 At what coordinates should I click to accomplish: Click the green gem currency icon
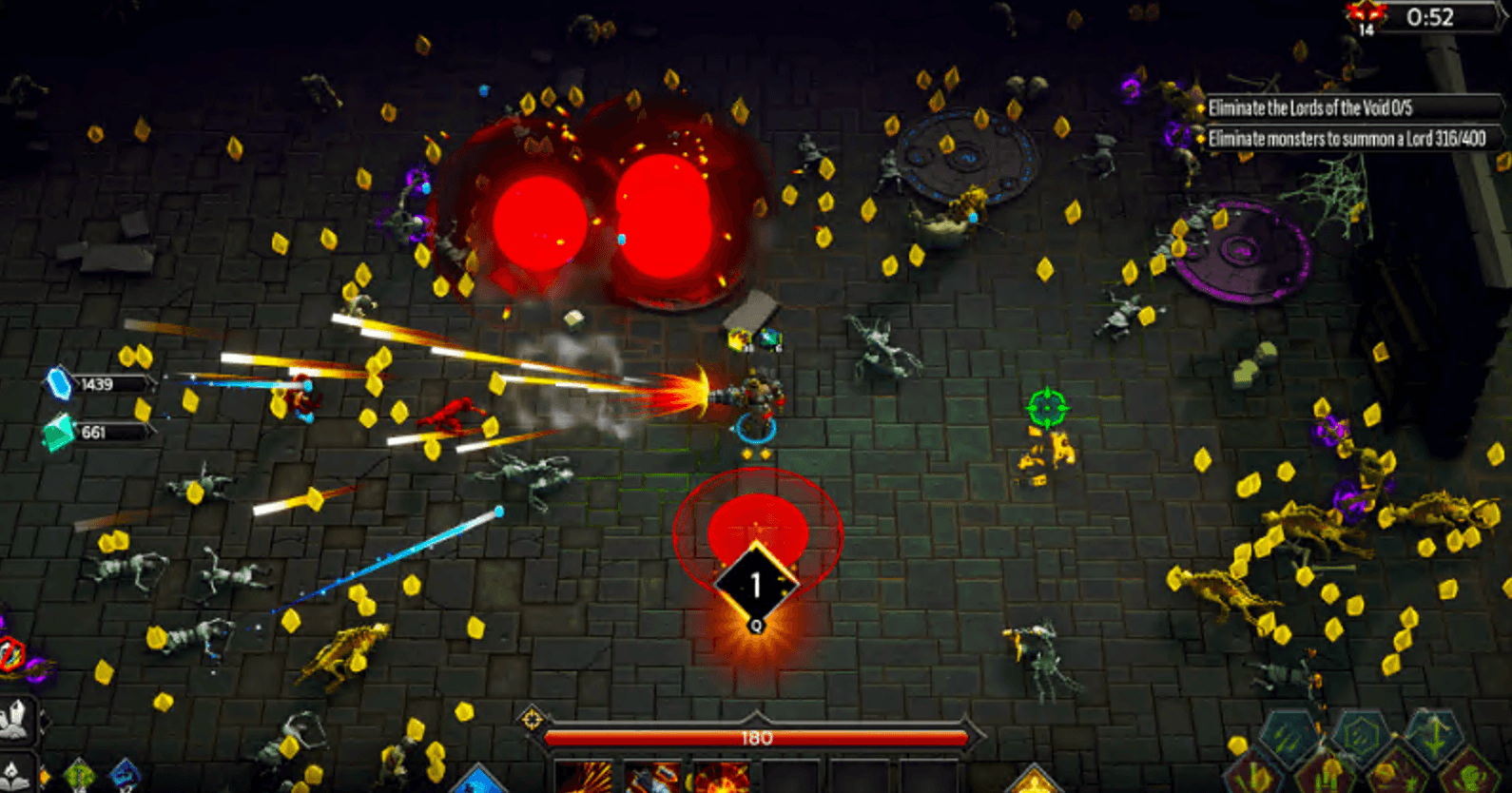tap(59, 432)
